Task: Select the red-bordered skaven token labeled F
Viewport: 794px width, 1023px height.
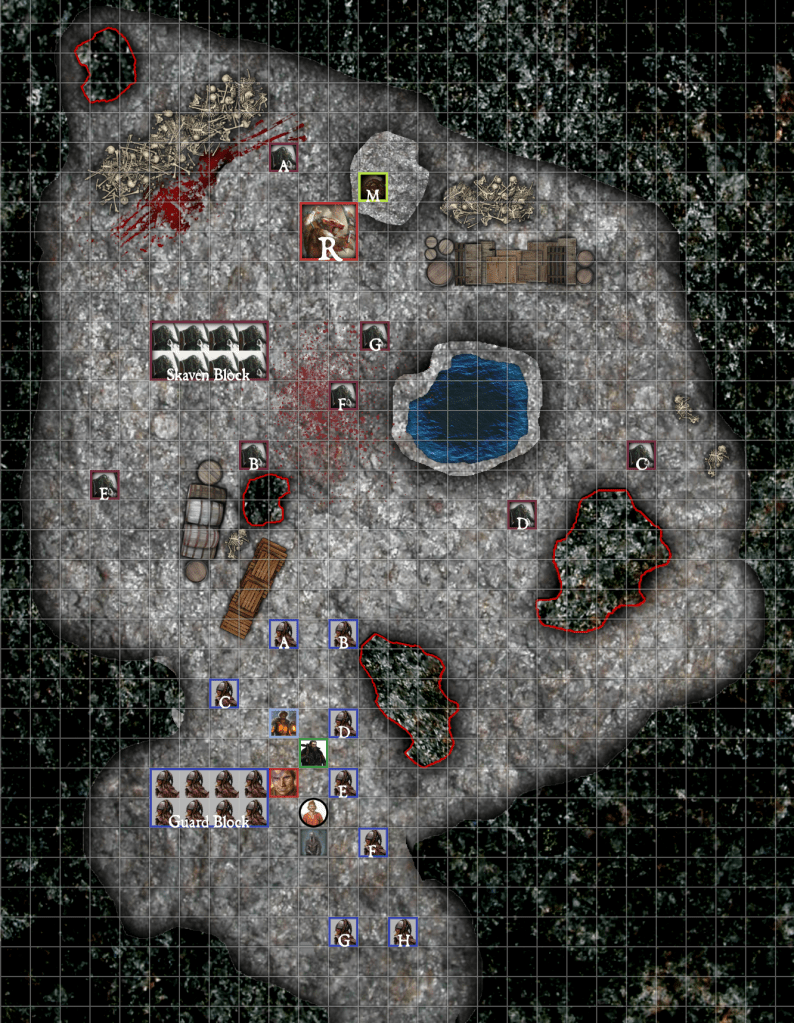Action: click(344, 396)
